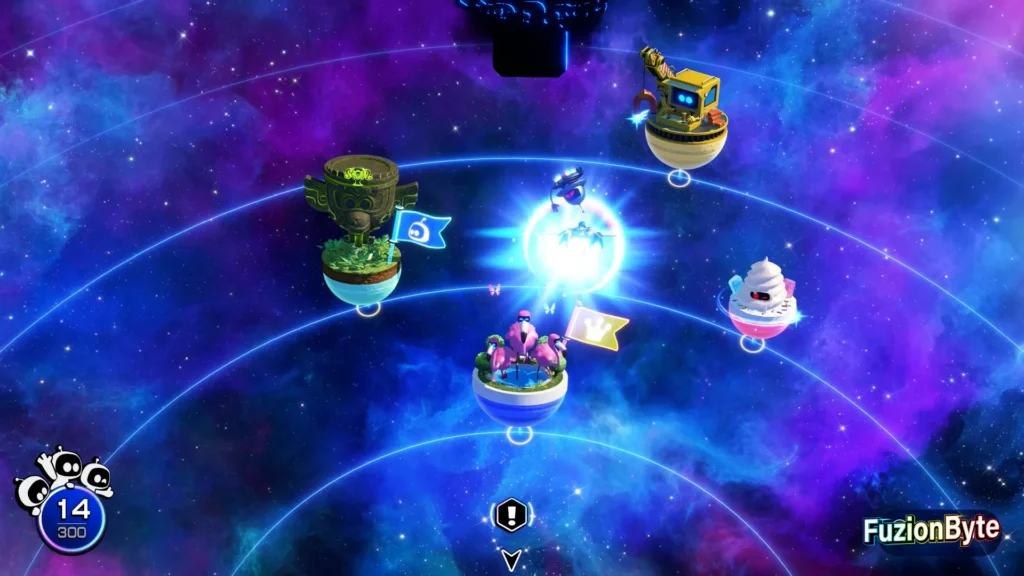
Task: Click the hexagon exclamation mark marker
Action: [x=510, y=517]
